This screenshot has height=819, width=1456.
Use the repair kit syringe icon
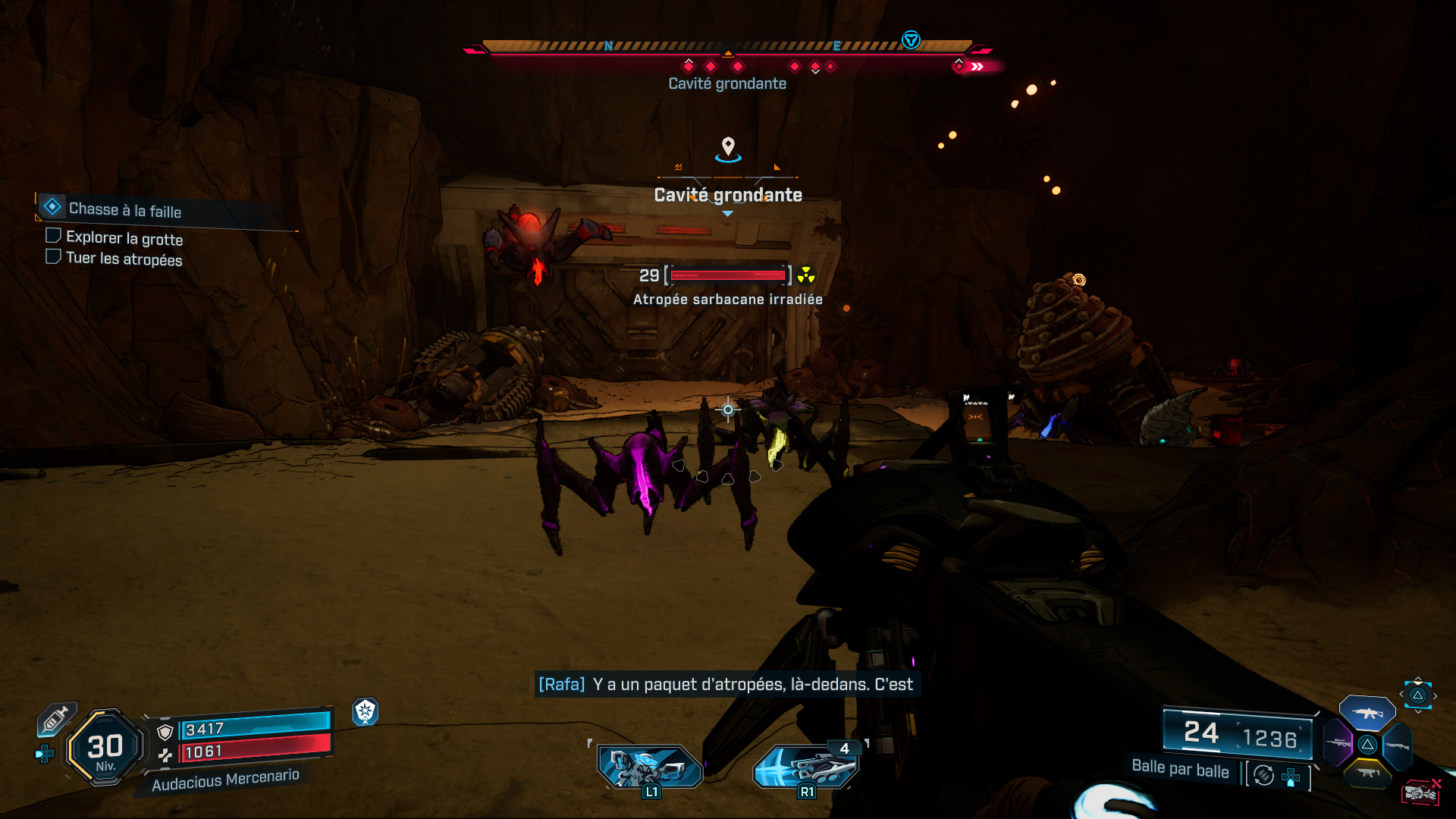(55, 718)
